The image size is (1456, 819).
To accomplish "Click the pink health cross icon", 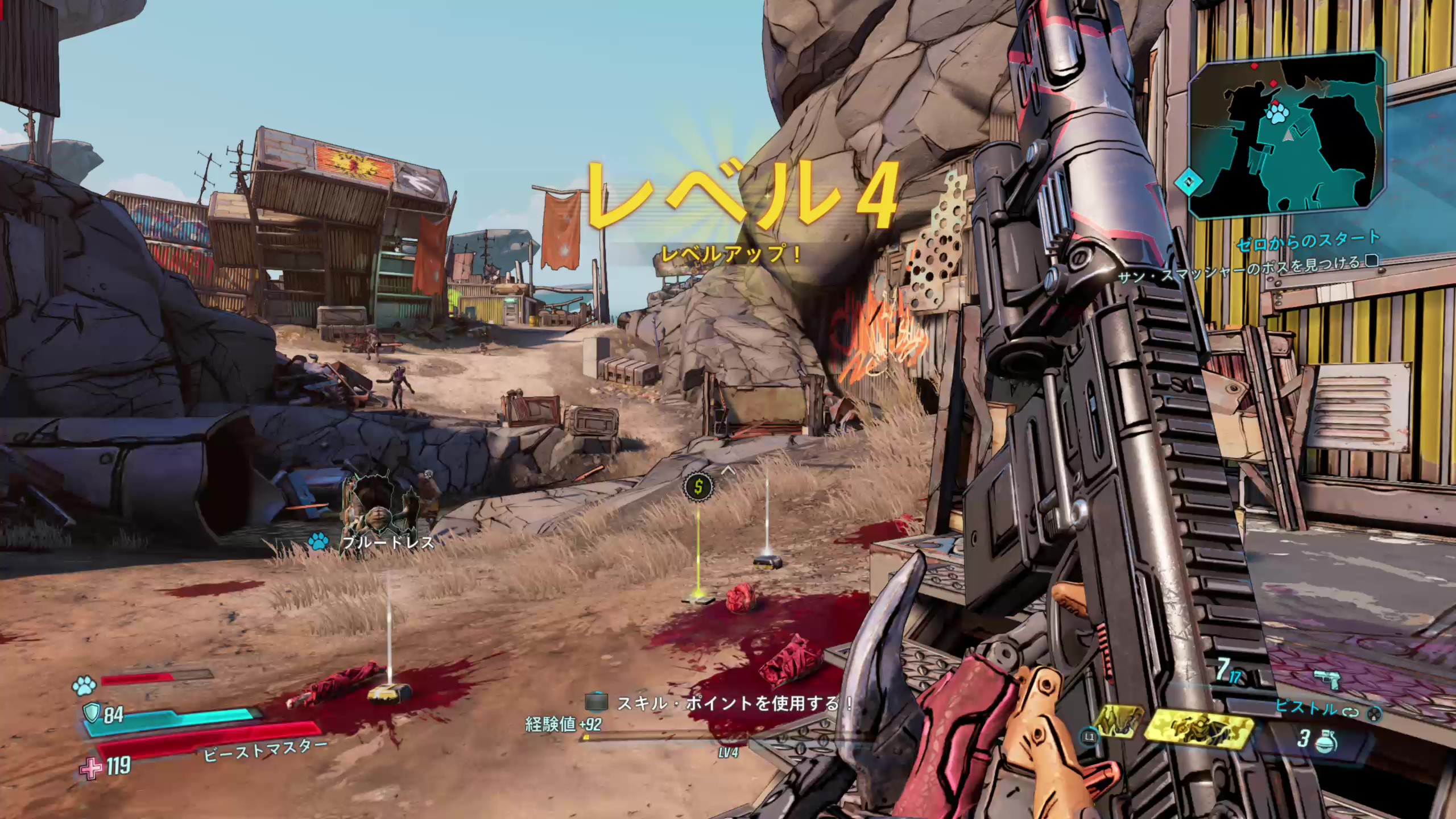I will [90, 768].
